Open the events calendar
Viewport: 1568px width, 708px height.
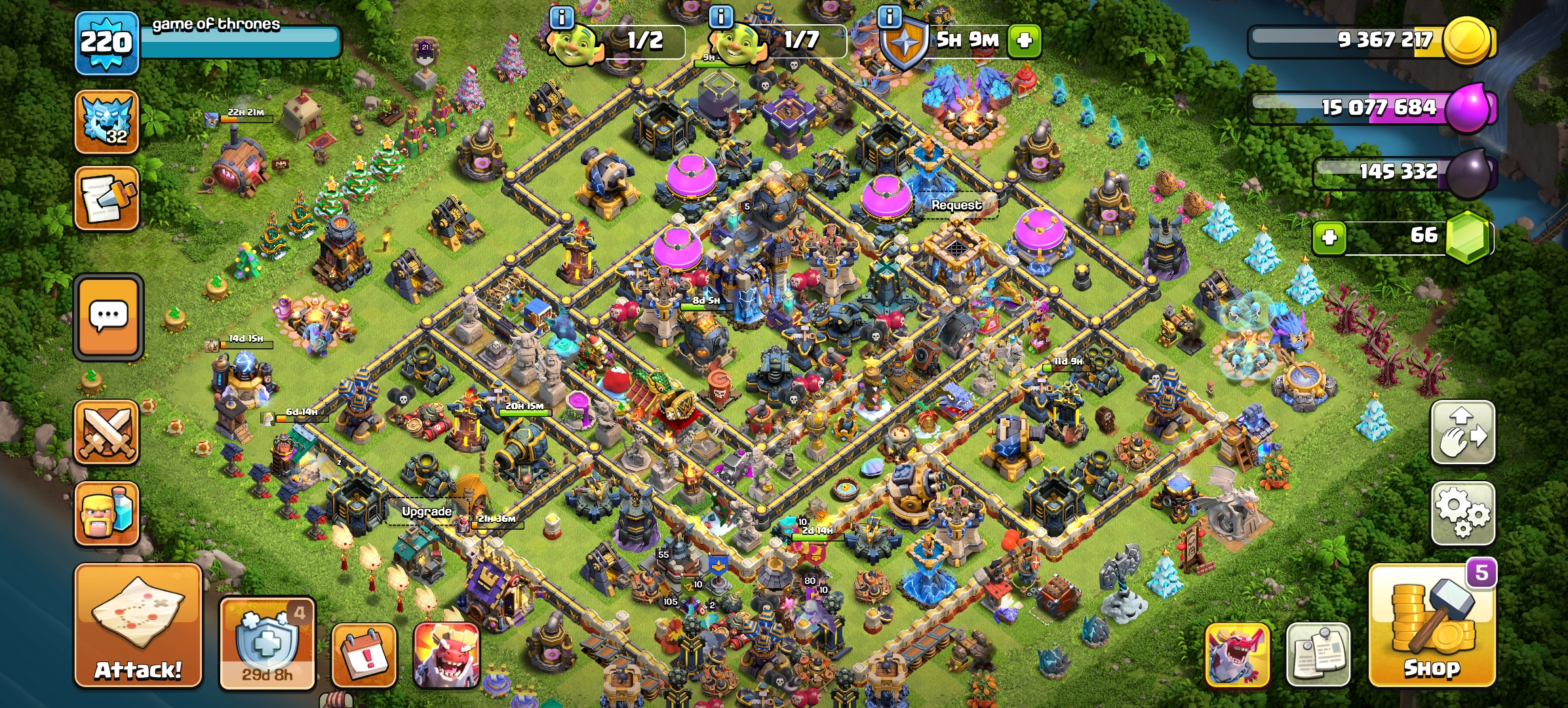(x=364, y=656)
